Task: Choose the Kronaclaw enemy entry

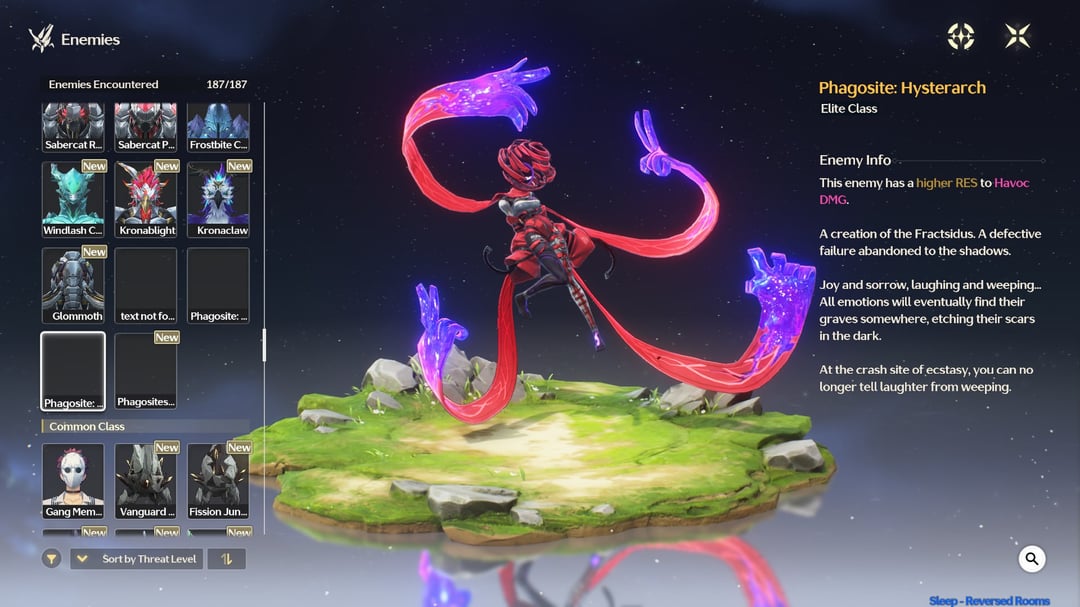Action: [x=218, y=199]
